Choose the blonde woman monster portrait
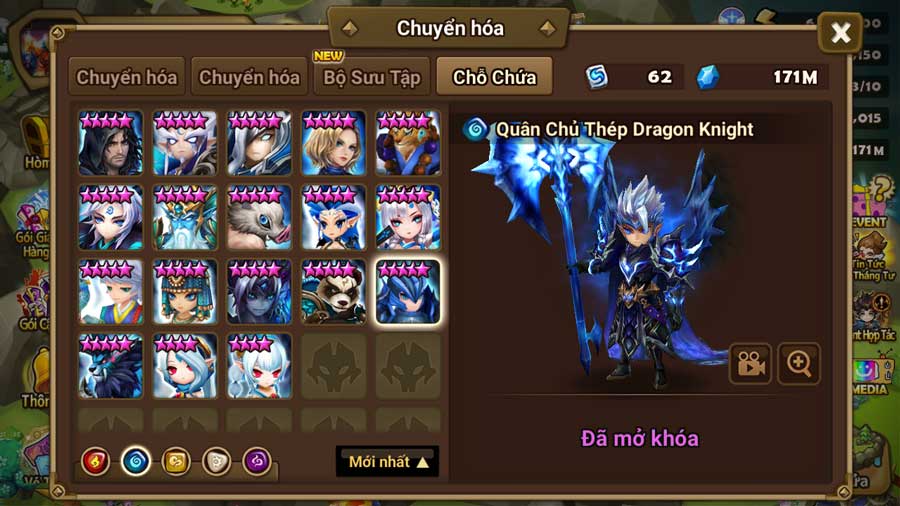Viewport: 900px width, 506px height. [x=334, y=143]
